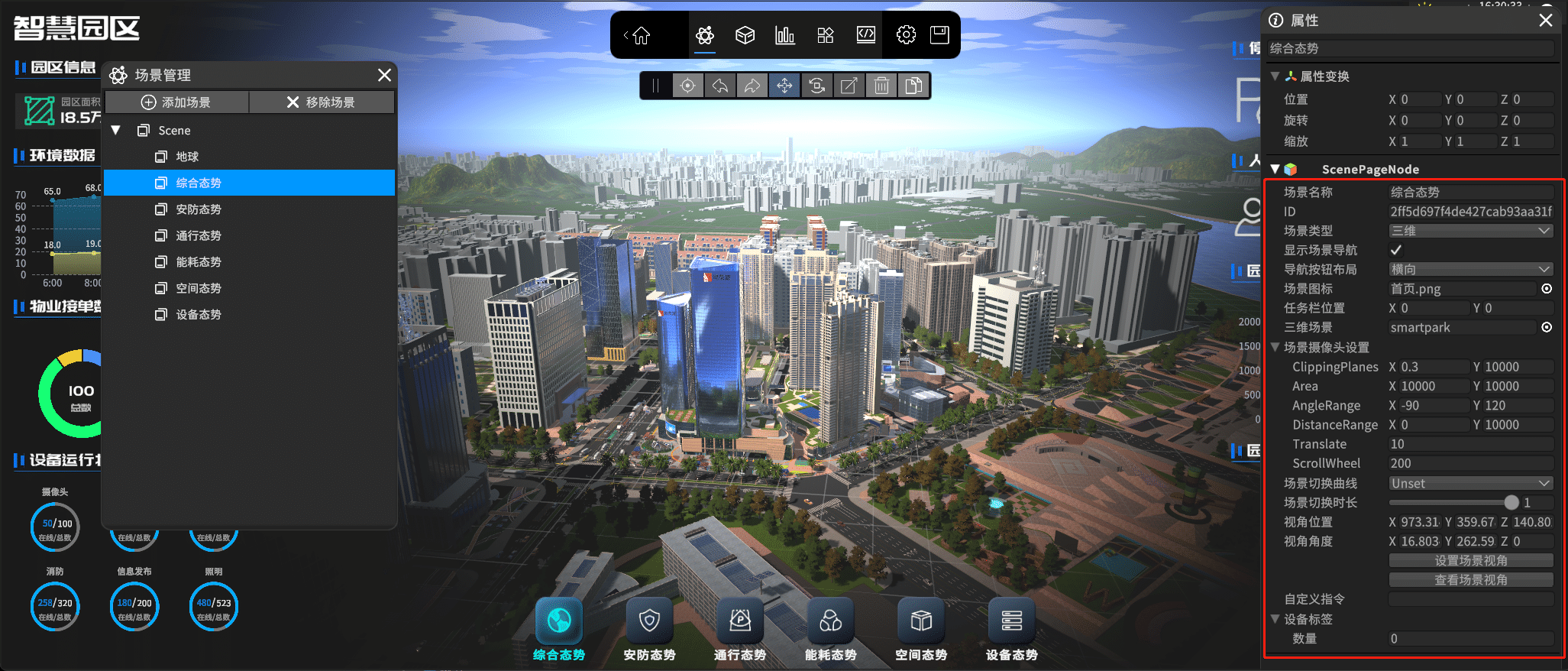
Task: Click the 查看场景视角 button
Action: pos(1470,580)
